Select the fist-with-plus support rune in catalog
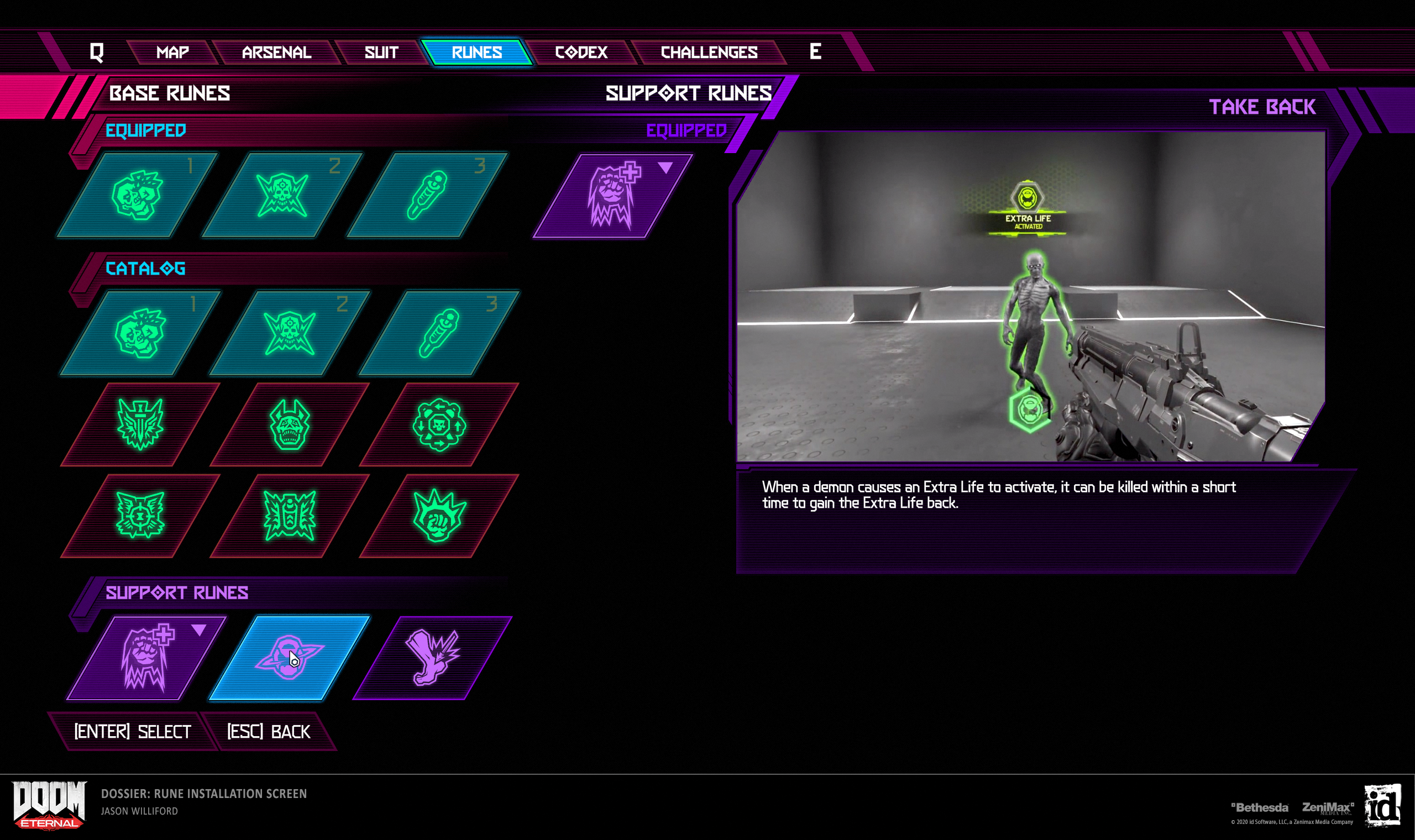This screenshot has width=1415, height=840. click(146, 658)
